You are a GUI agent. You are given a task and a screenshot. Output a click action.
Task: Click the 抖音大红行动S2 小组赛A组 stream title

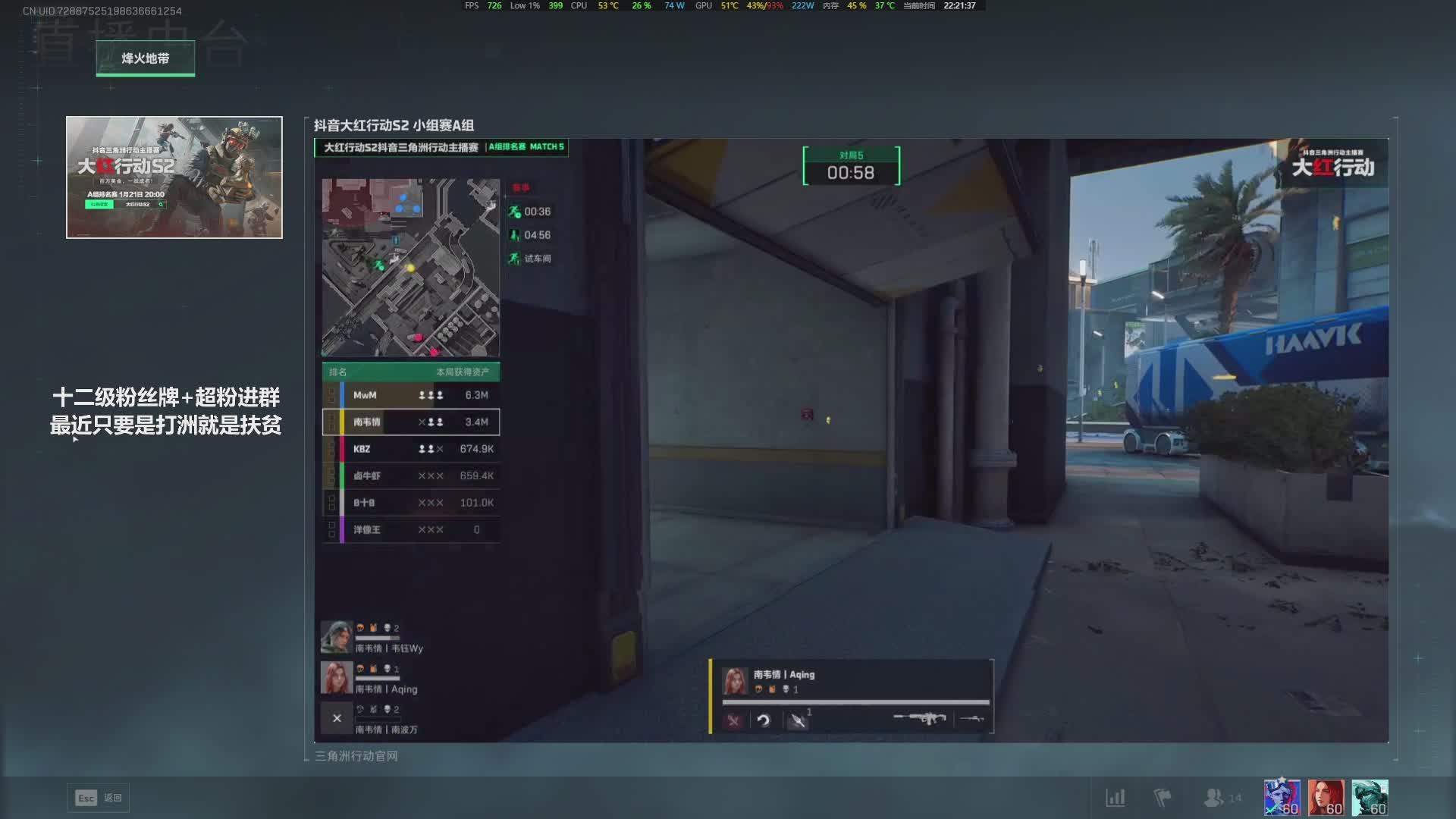394,126
